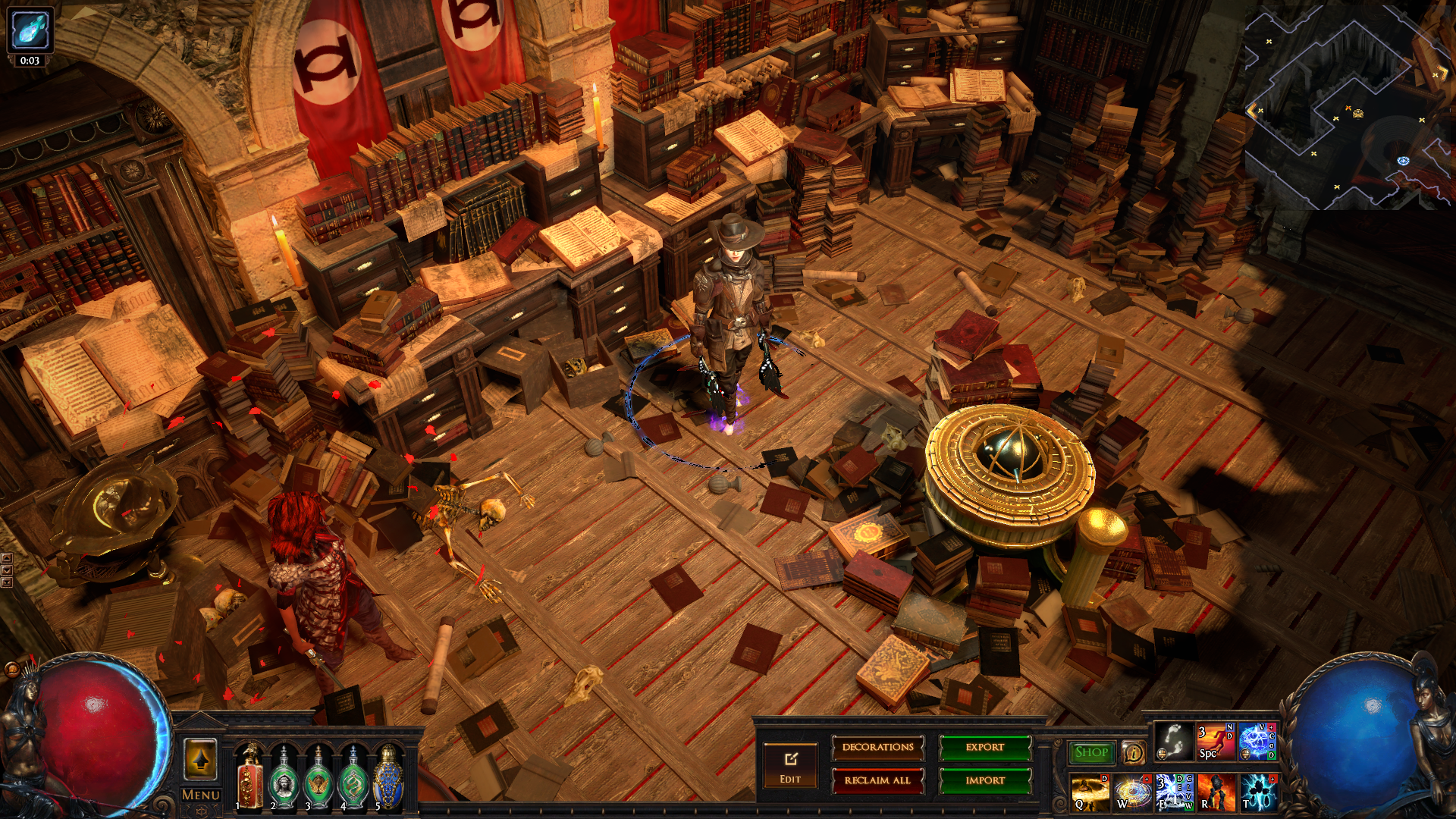Open the hideout Edit mode

coord(790,766)
